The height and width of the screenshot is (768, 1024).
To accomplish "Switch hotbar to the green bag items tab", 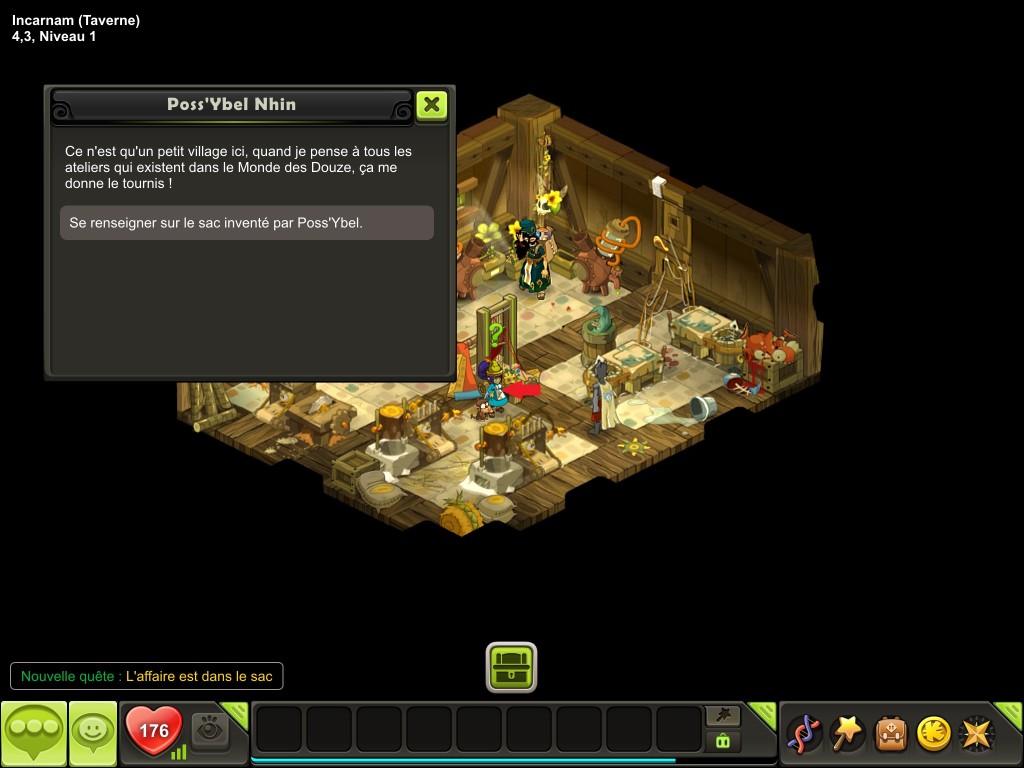I will tap(723, 741).
